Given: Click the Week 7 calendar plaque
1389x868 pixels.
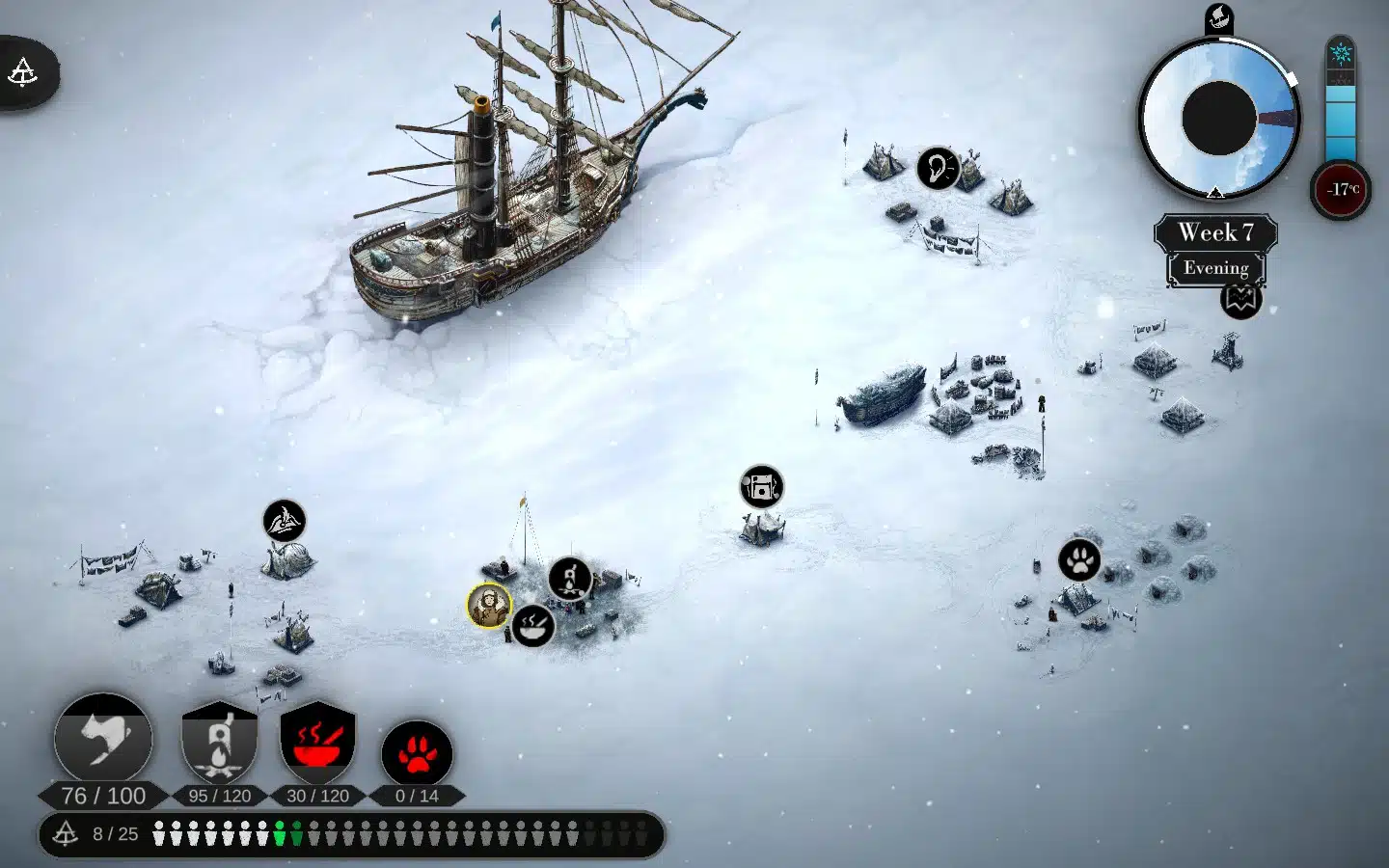Looking at the screenshot, I should [1215, 232].
